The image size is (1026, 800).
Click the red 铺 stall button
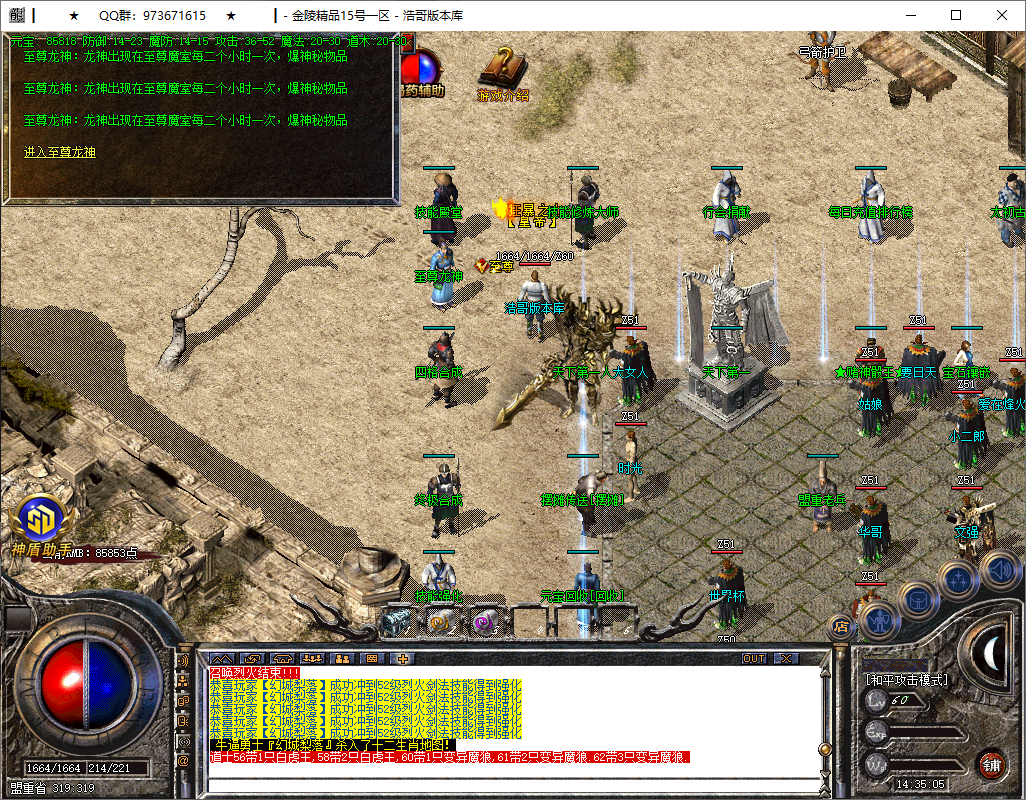pyautogui.click(x=991, y=765)
